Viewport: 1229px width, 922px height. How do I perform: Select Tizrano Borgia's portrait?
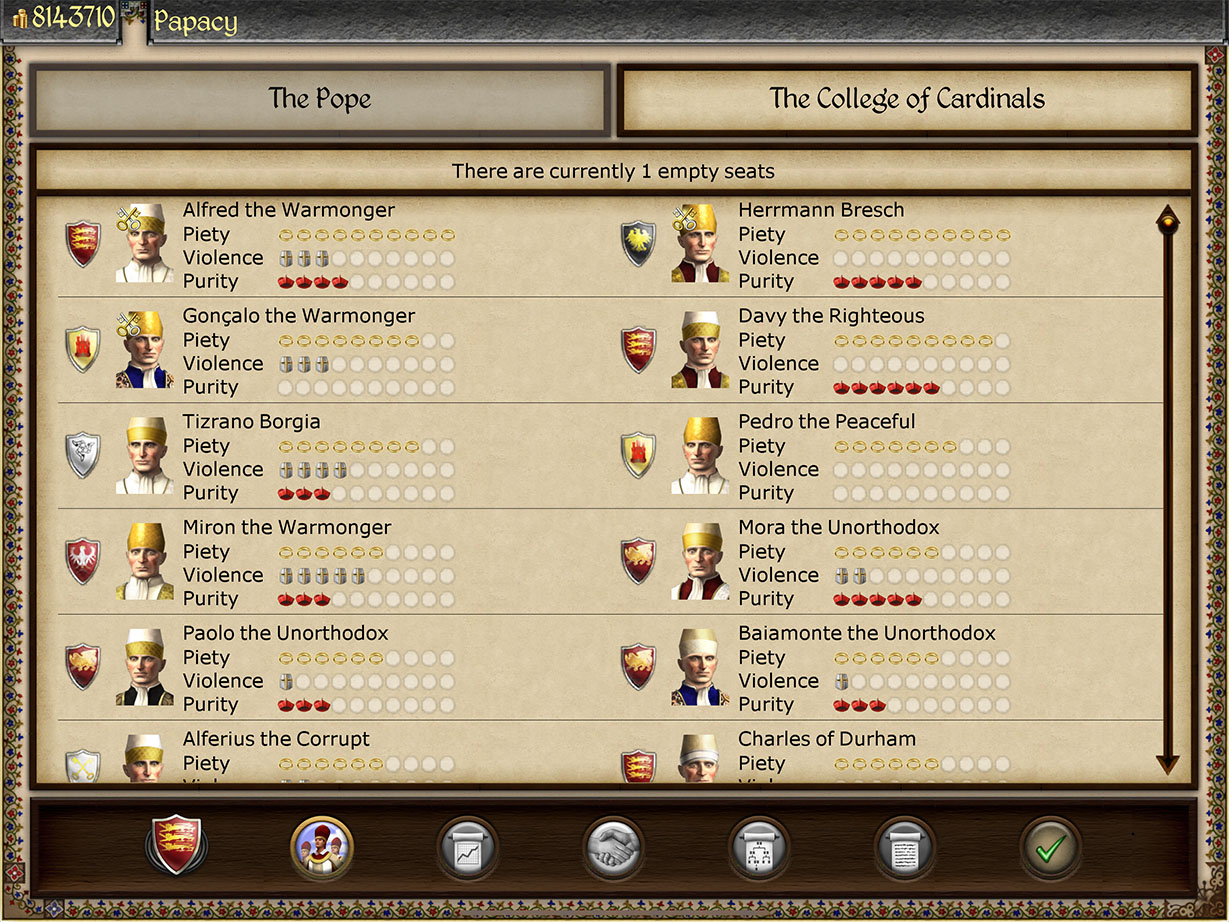[145, 456]
